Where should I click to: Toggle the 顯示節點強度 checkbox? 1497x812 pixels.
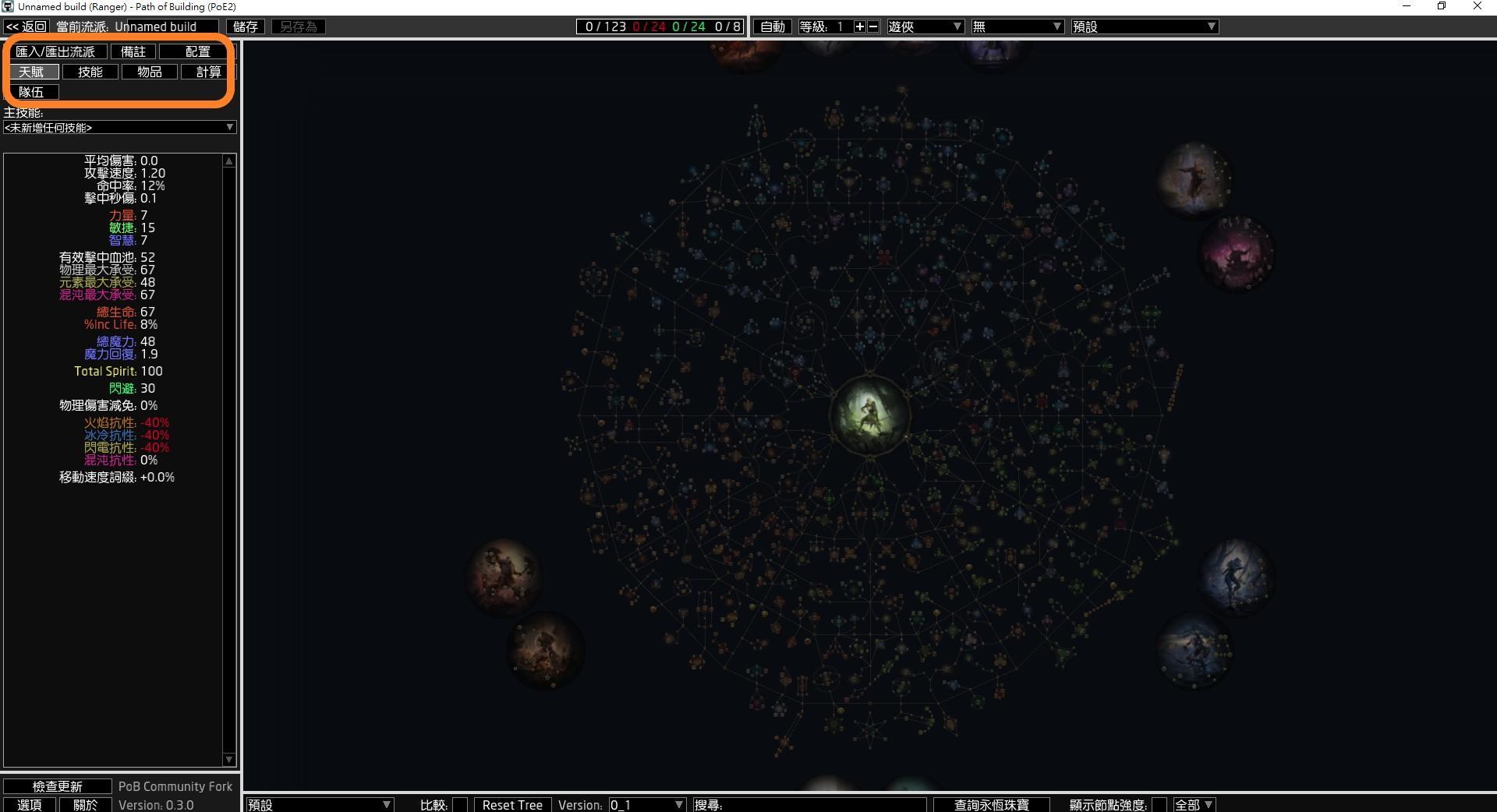pyautogui.click(x=1160, y=805)
